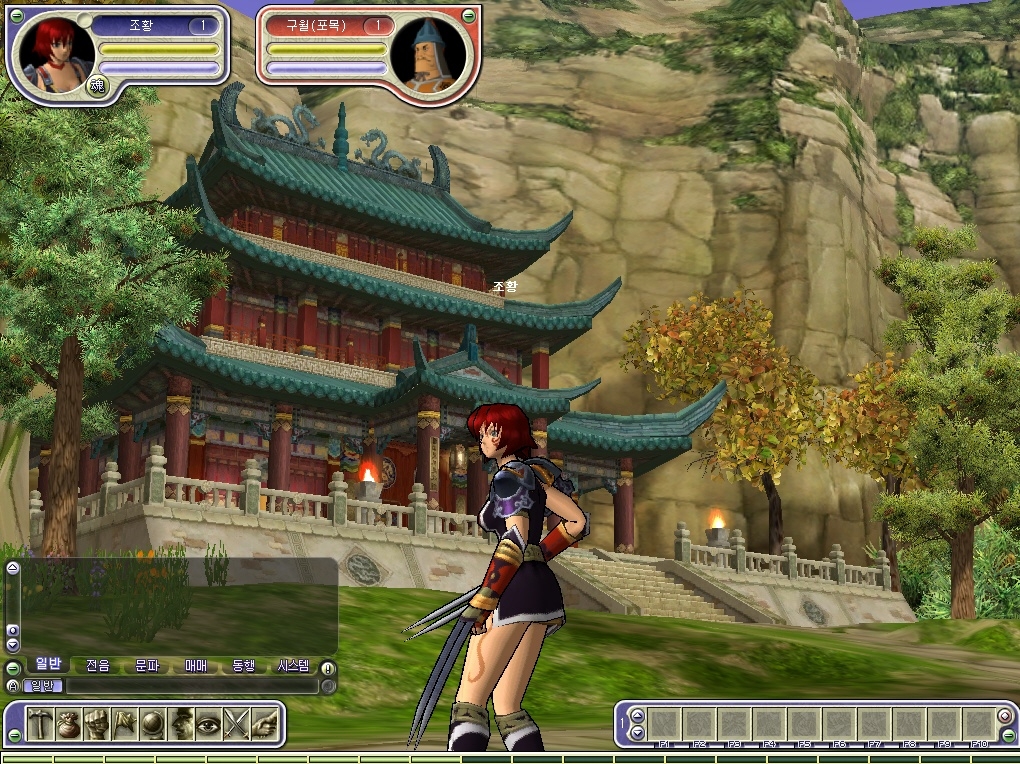Click the chat text input field
The height and width of the screenshot is (764, 1020).
tap(190, 686)
